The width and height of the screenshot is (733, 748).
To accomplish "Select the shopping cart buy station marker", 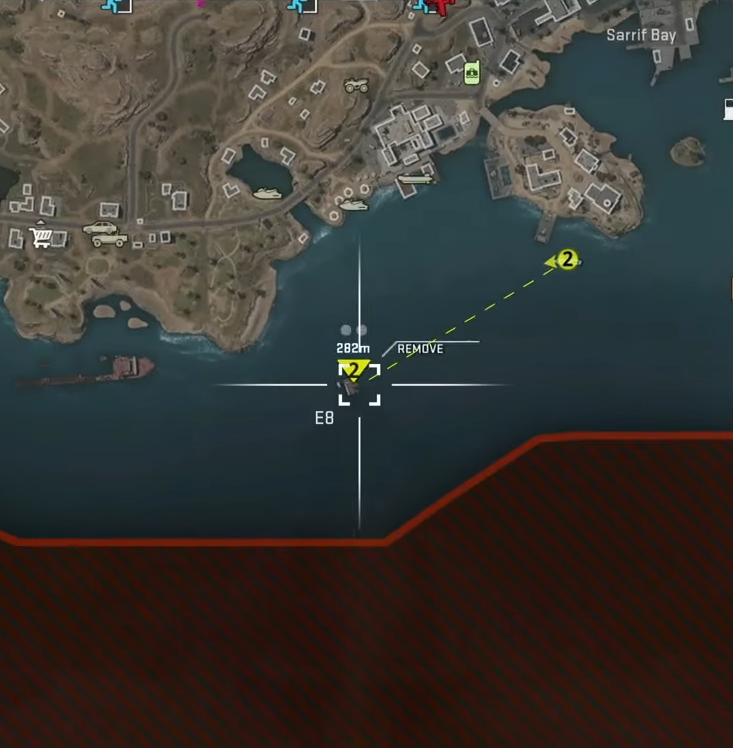I will [x=41, y=237].
